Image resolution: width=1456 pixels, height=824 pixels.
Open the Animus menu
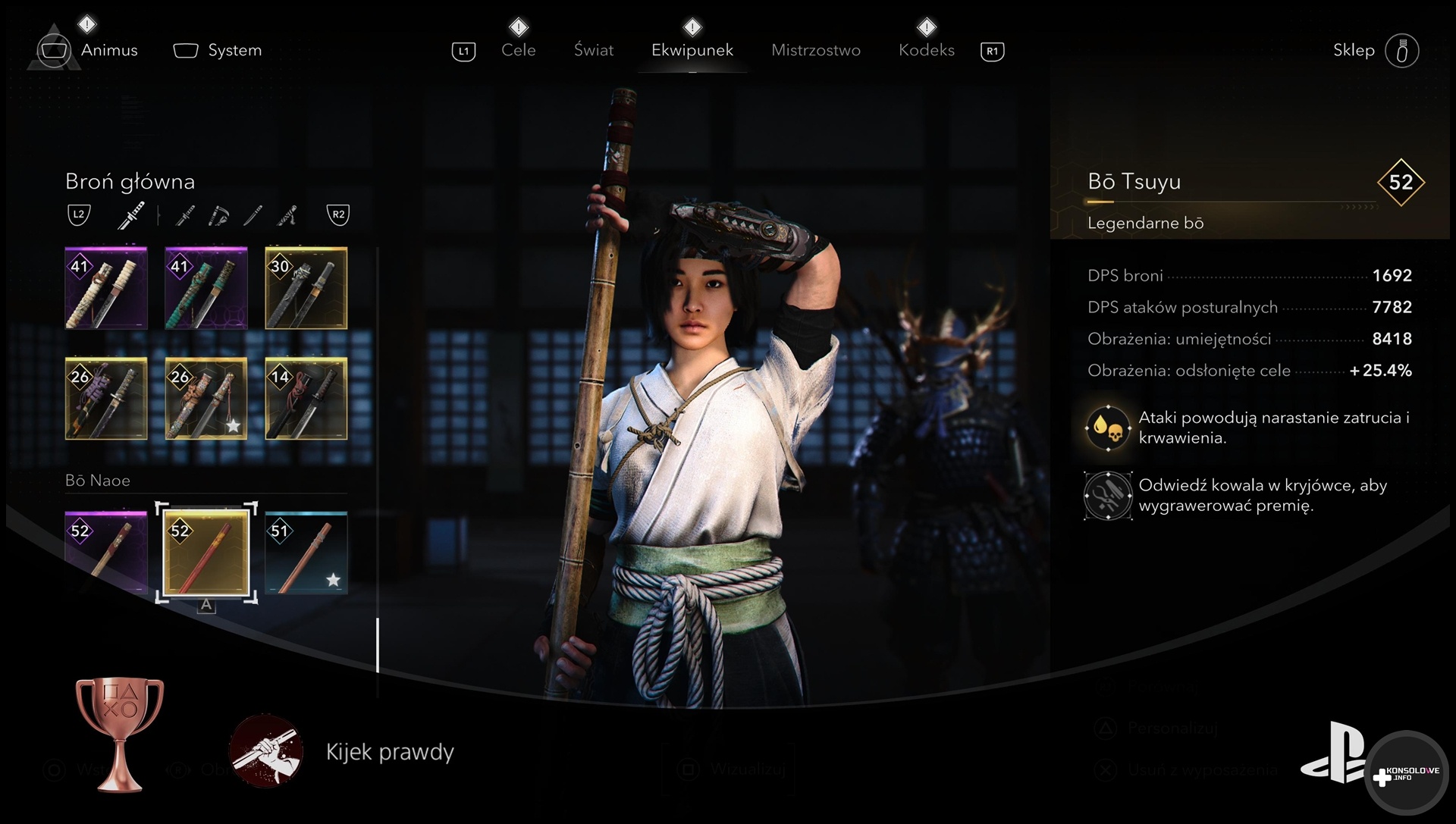click(108, 50)
